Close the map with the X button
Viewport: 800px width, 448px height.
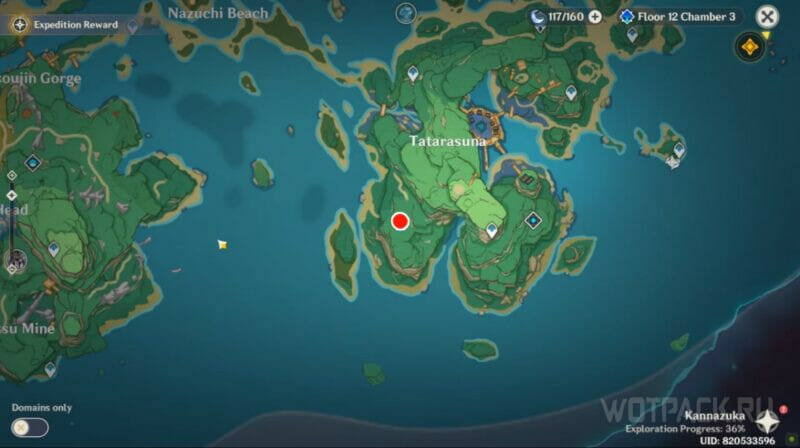[767, 16]
